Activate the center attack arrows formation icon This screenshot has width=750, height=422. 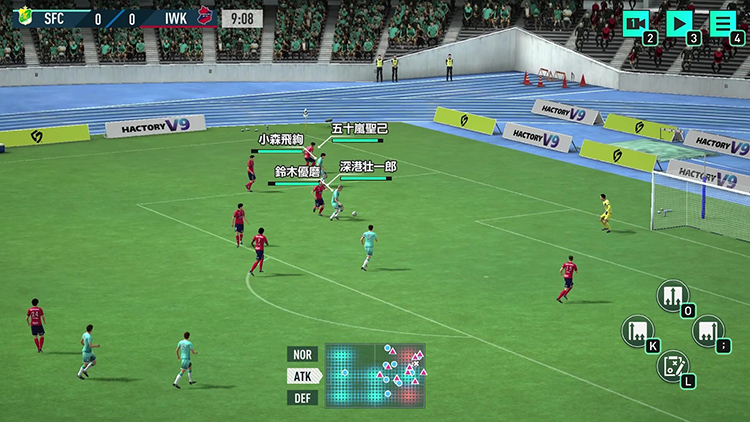pyautogui.click(x=672, y=296)
